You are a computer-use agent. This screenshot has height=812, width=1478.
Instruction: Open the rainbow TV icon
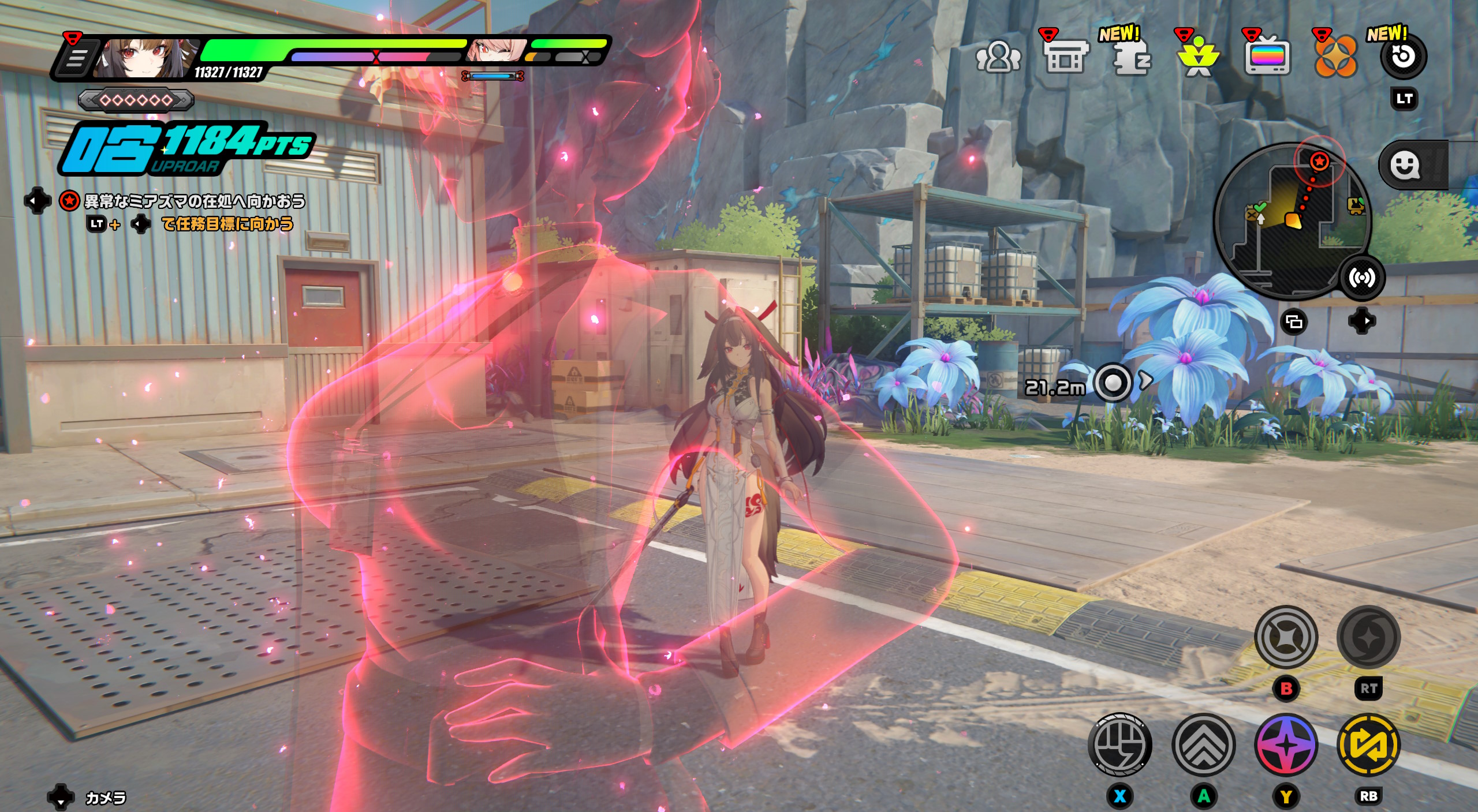tap(1267, 58)
